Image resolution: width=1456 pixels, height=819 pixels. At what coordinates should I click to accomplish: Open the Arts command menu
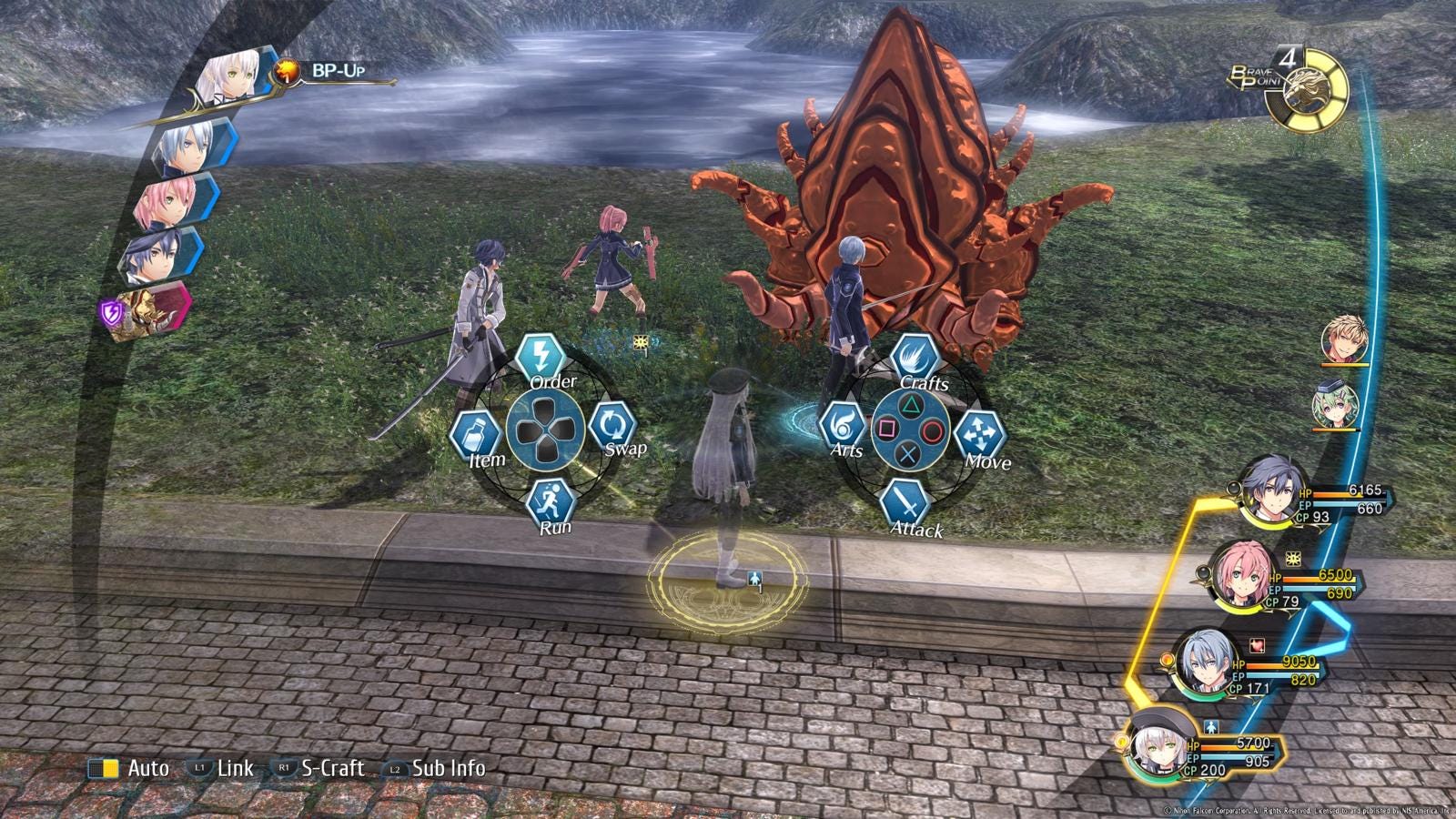[842, 426]
